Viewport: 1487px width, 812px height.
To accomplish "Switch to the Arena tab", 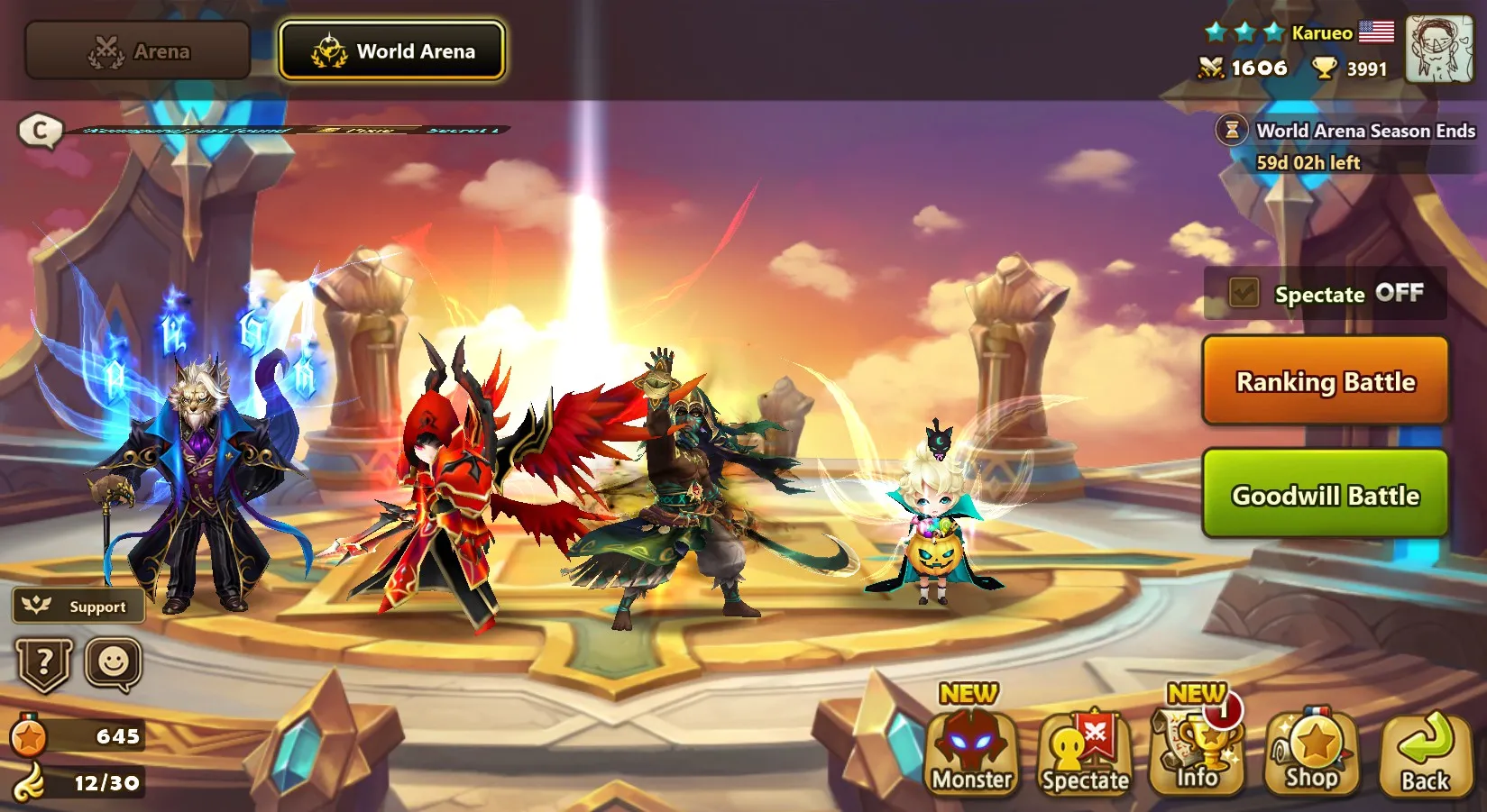I will click(x=136, y=50).
